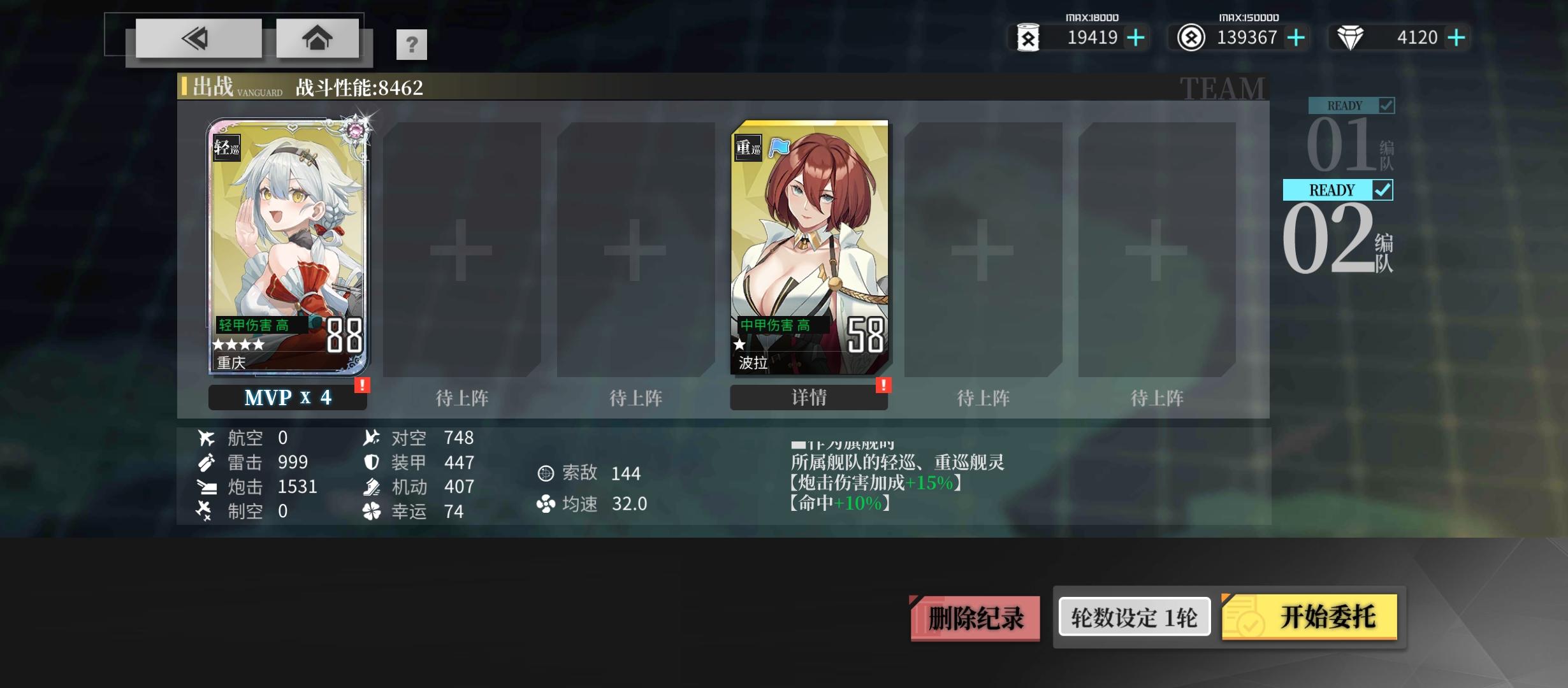Click the coin currency icon showing 139367

(x=1192, y=37)
